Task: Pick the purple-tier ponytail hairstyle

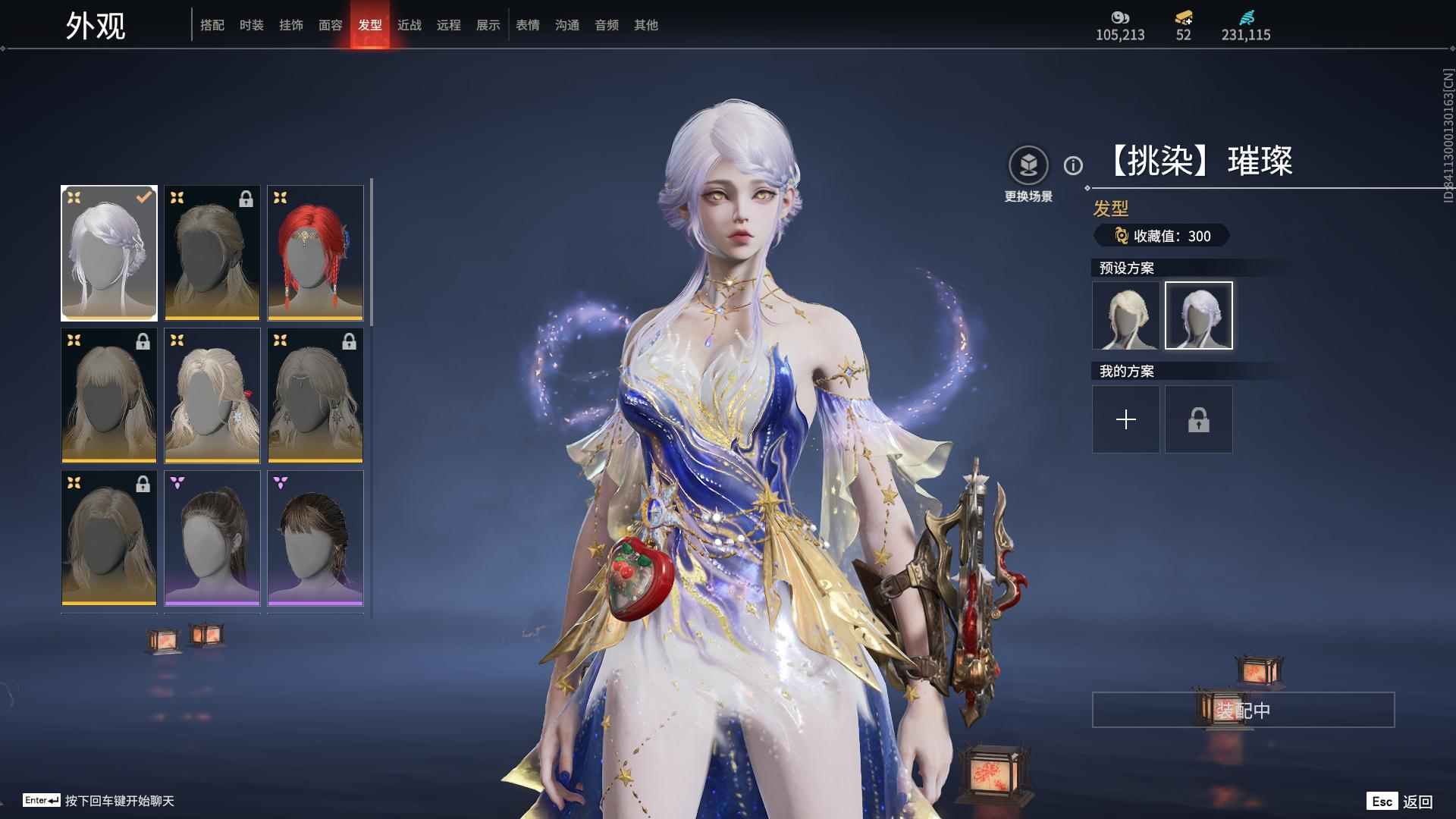Action: pos(212,538)
